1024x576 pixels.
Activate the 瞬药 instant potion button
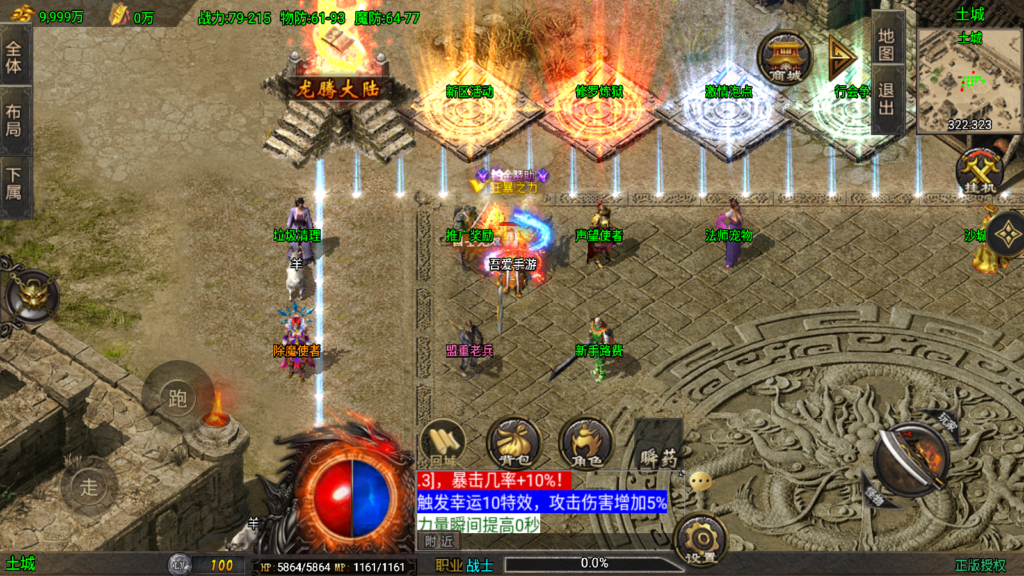pyautogui.click(x=657, y=444)
